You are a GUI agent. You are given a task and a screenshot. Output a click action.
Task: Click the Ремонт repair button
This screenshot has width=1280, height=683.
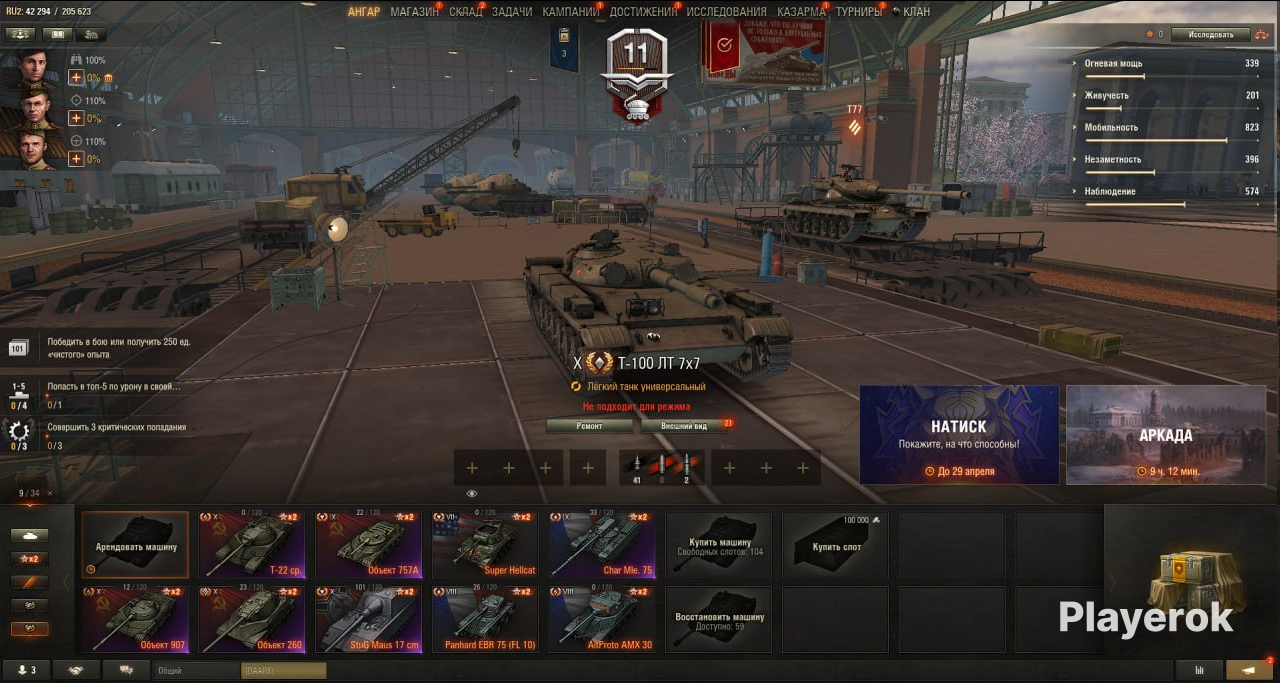click(x=590, y=426)
